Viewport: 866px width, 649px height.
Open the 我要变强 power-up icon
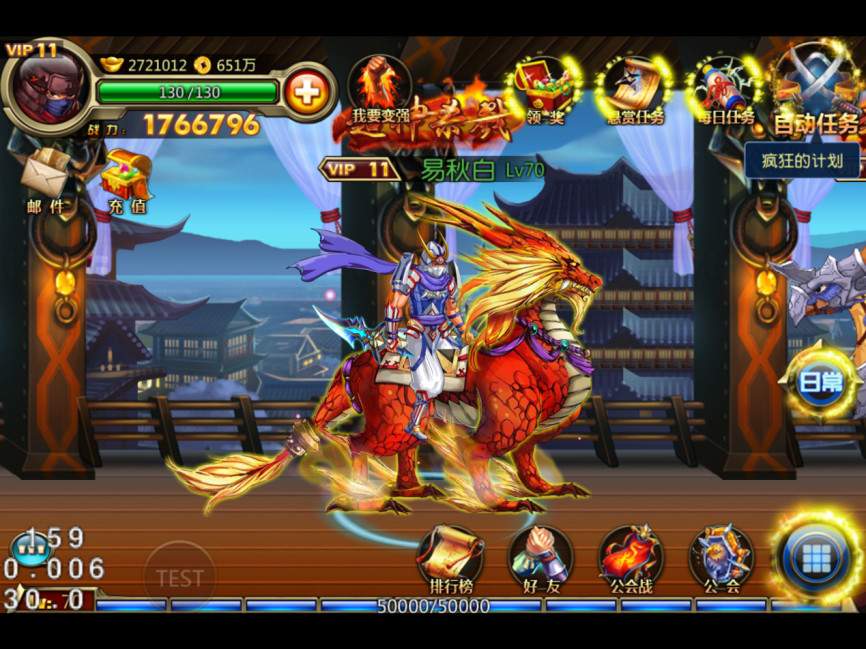(x=380, y=90)
